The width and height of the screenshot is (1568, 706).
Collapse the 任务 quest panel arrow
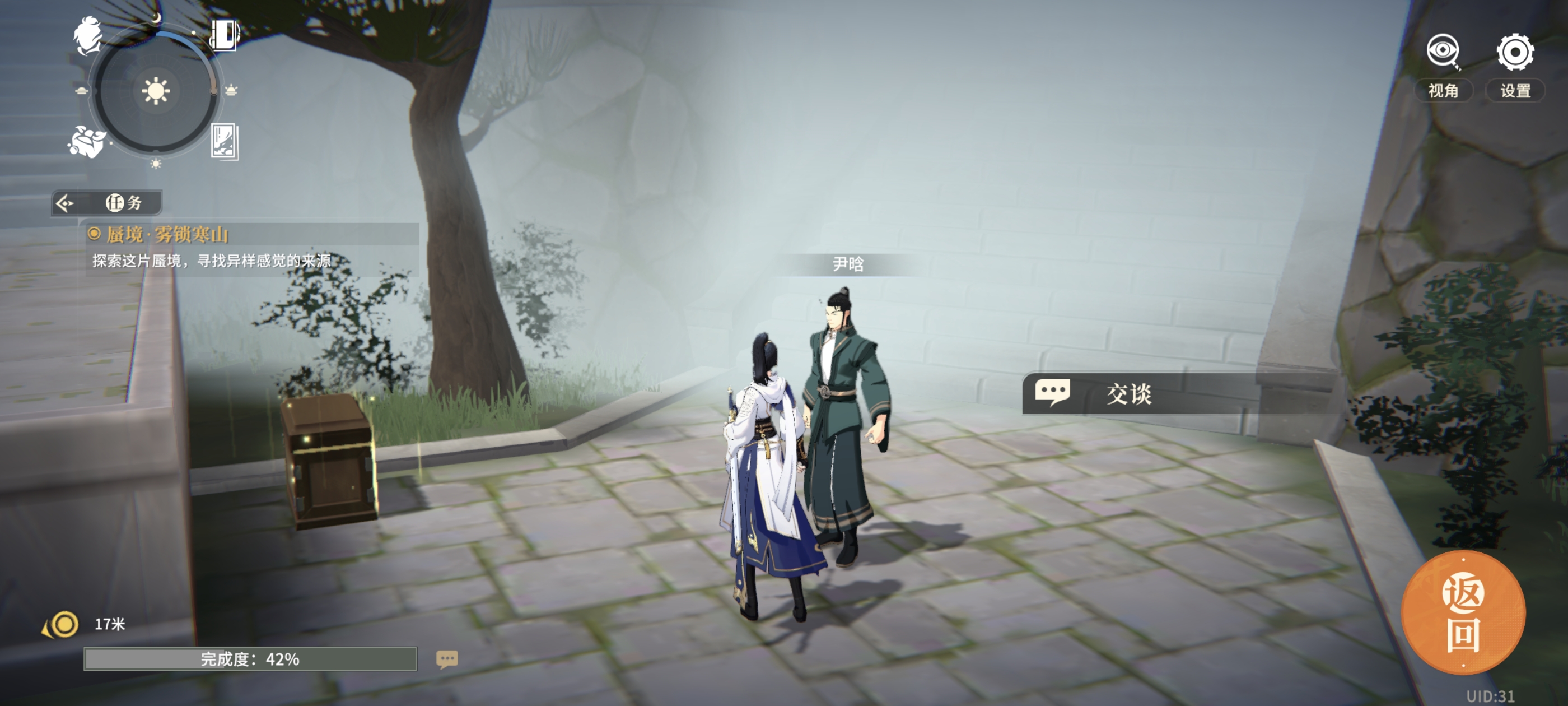[64, 203]
